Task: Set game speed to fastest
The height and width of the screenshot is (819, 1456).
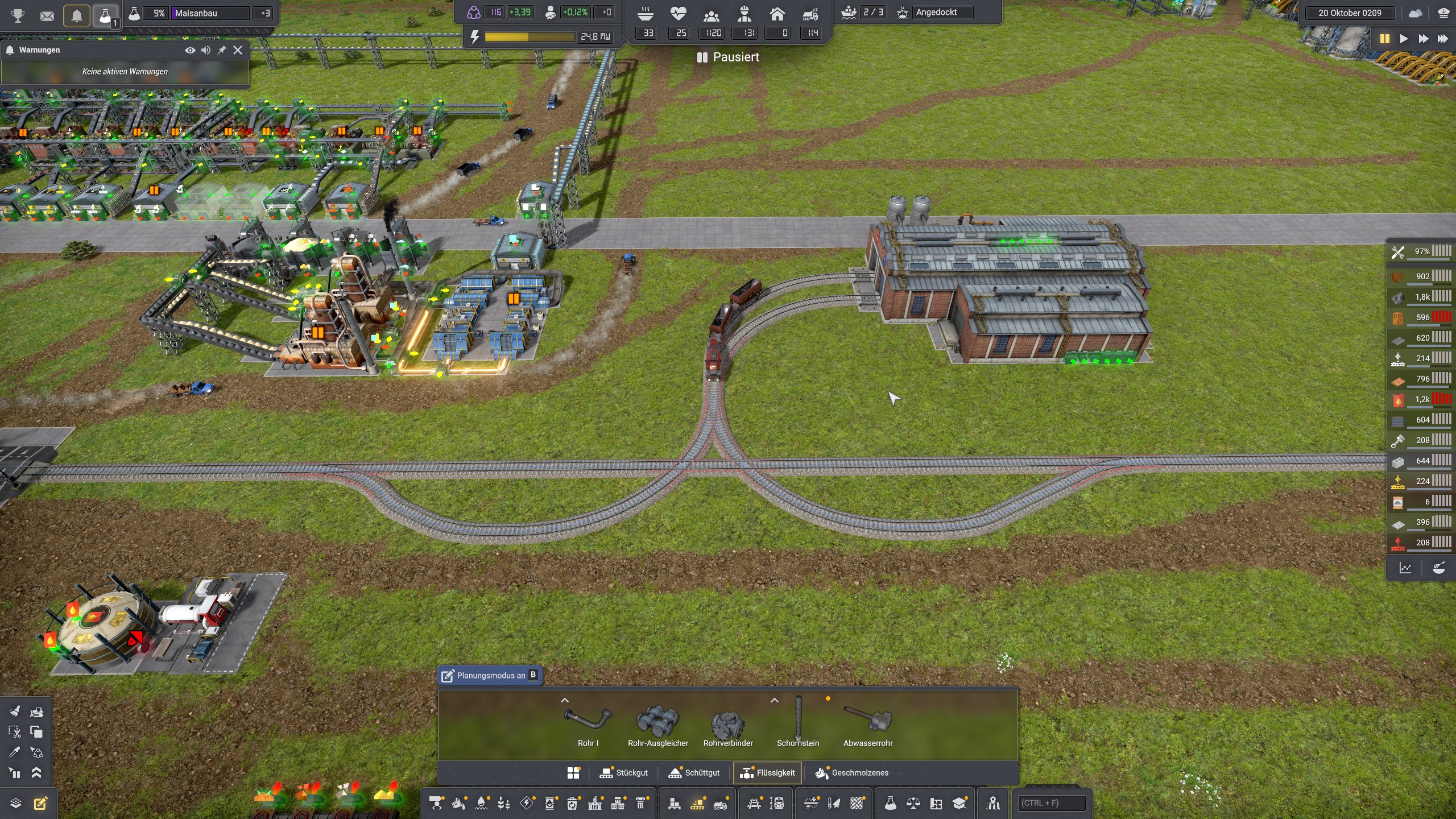Action: (x=1443, y=39)
